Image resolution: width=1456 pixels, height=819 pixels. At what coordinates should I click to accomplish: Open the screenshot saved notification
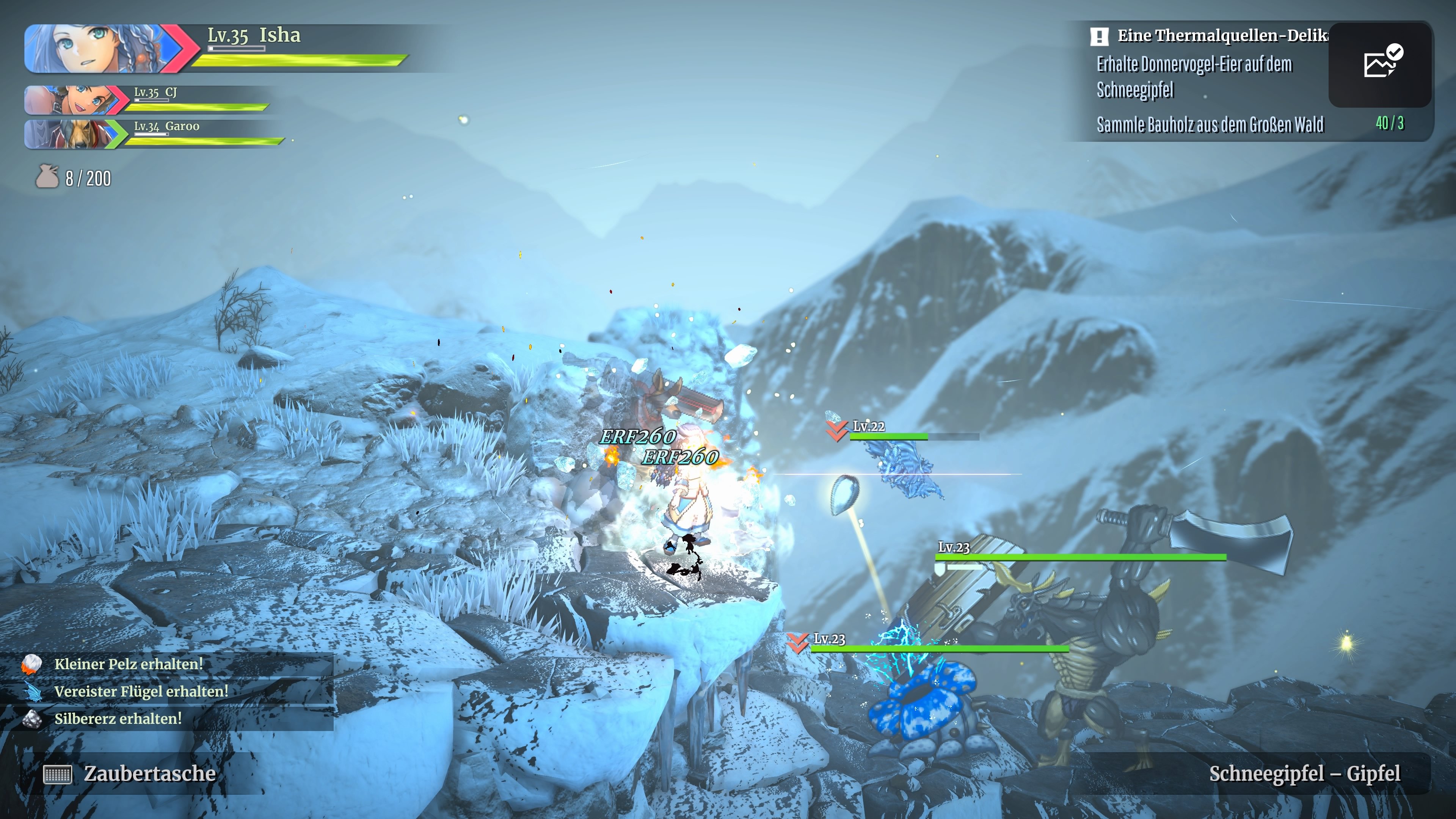tap(1380, 63)
